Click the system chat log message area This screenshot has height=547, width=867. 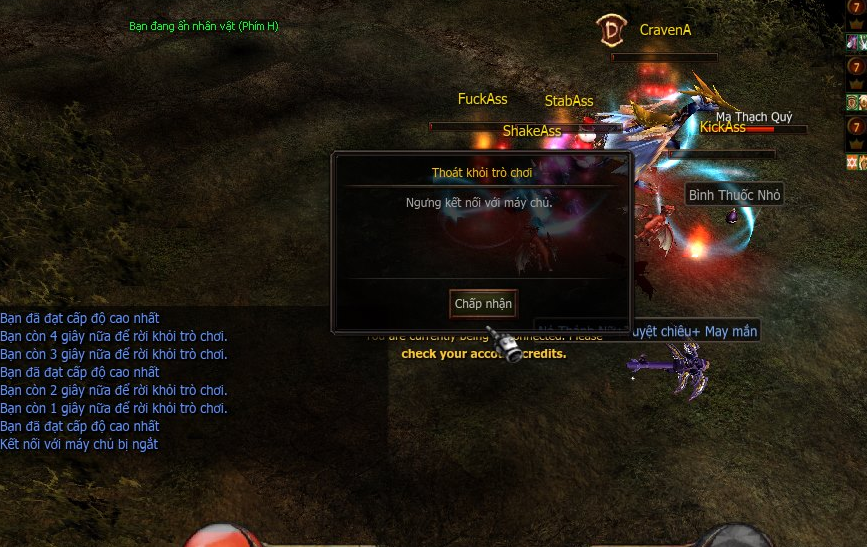114,381
